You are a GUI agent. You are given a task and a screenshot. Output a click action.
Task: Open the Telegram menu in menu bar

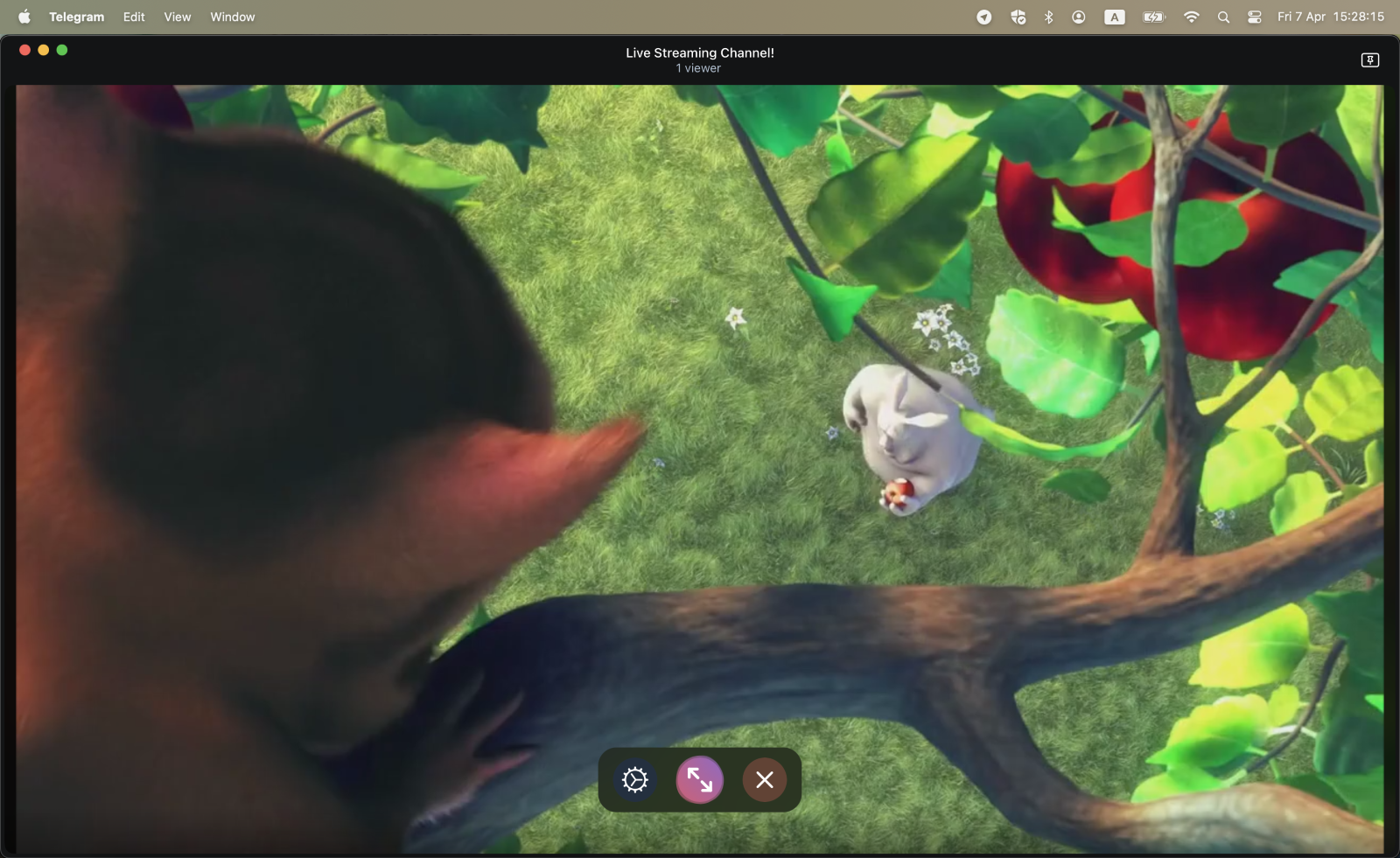coord(76,17)
